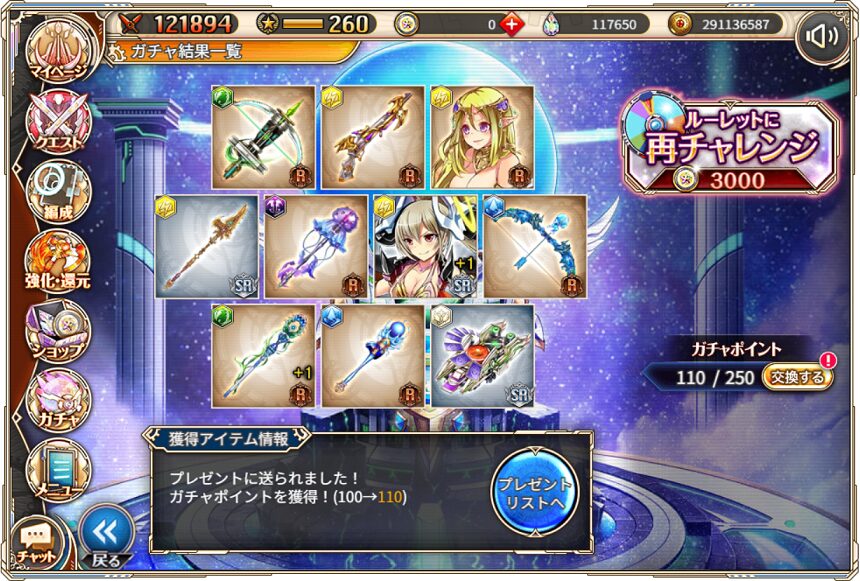Open the 編成 party formation menu
Viewport: 860px width, 581px height.
(59, 191)
